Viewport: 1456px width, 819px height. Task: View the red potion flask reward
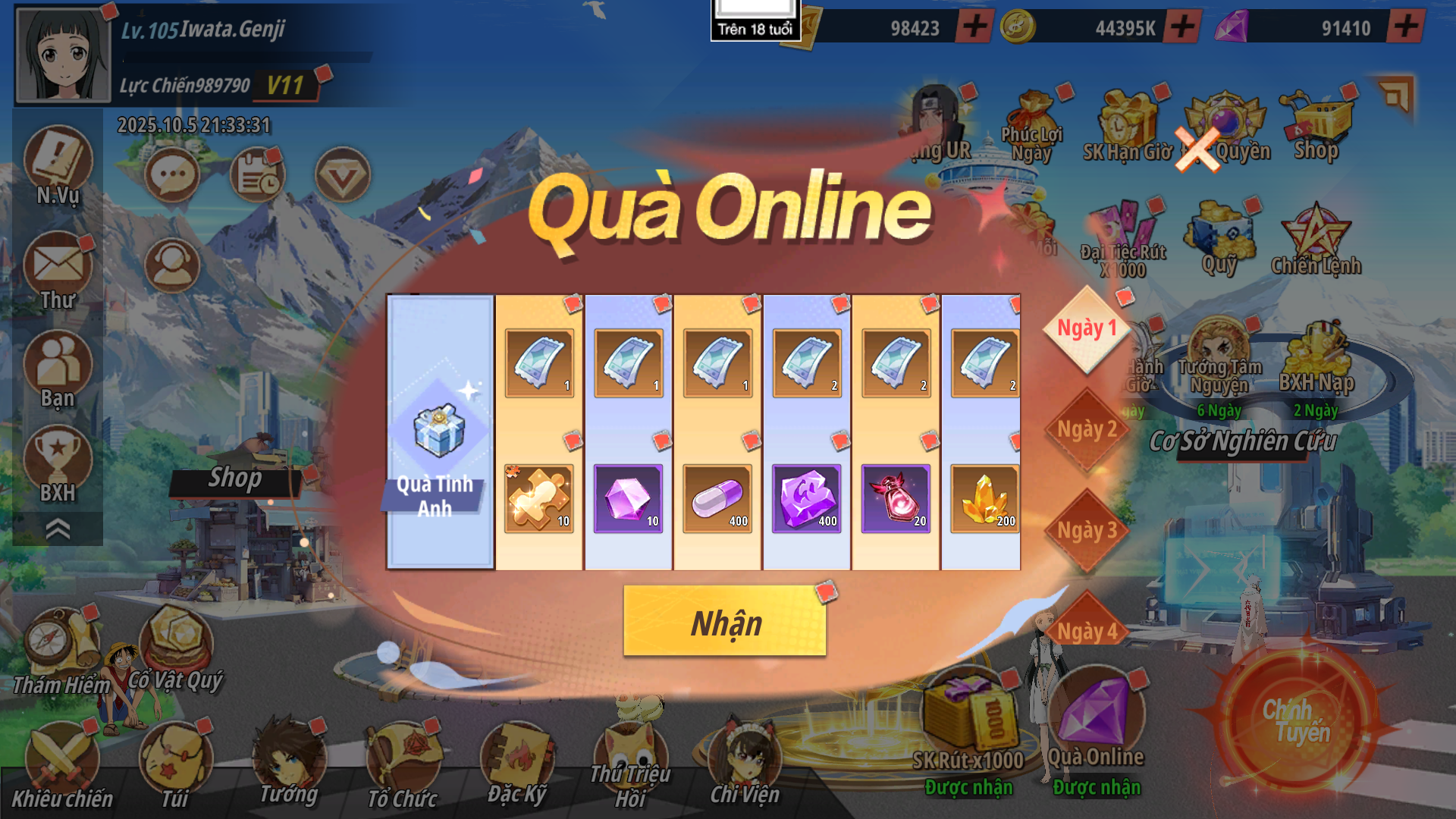[x=896, y=498]
